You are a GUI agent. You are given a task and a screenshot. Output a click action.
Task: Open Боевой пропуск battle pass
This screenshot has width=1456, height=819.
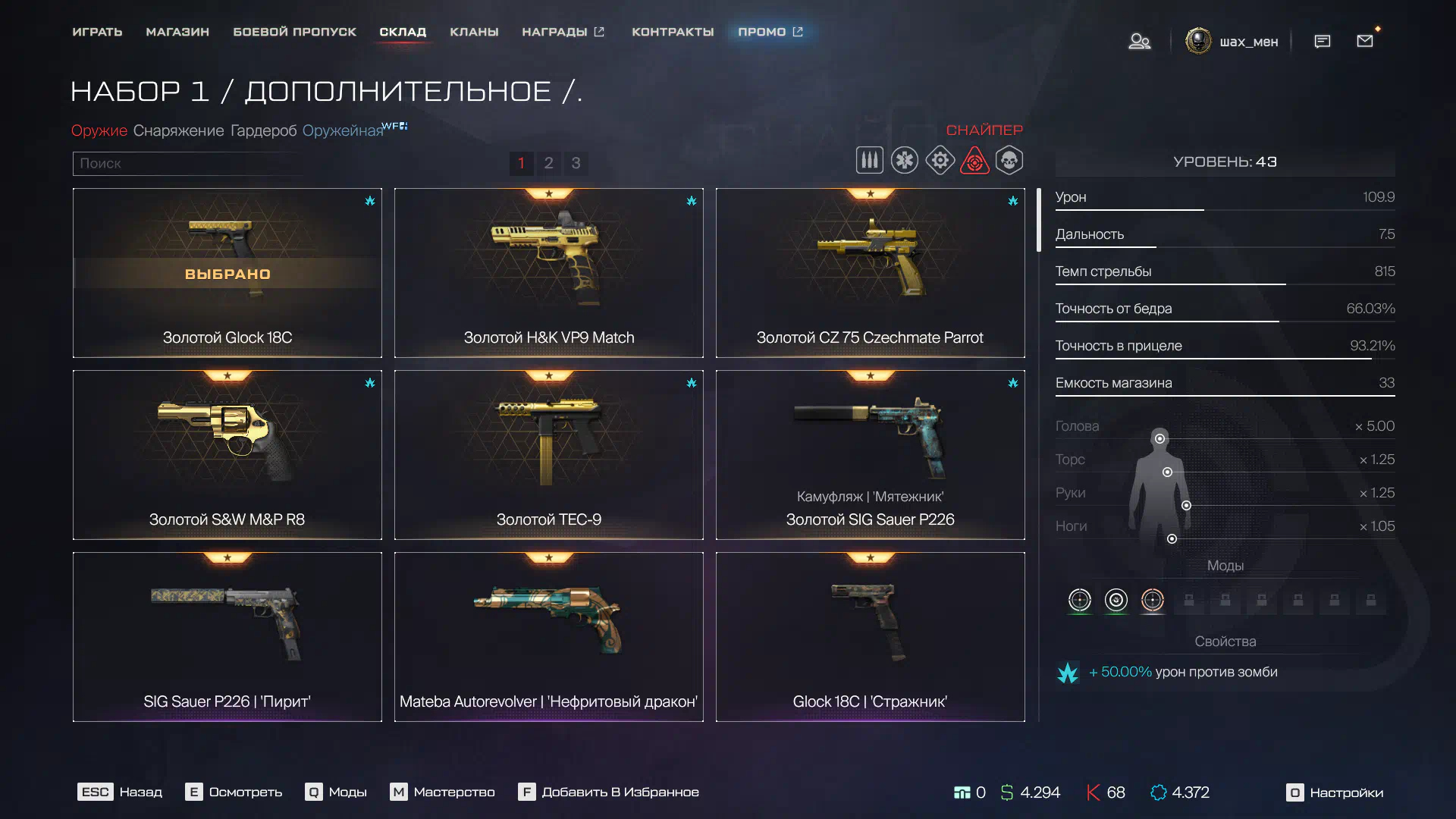pyautogui.click(x=294, y=32)
